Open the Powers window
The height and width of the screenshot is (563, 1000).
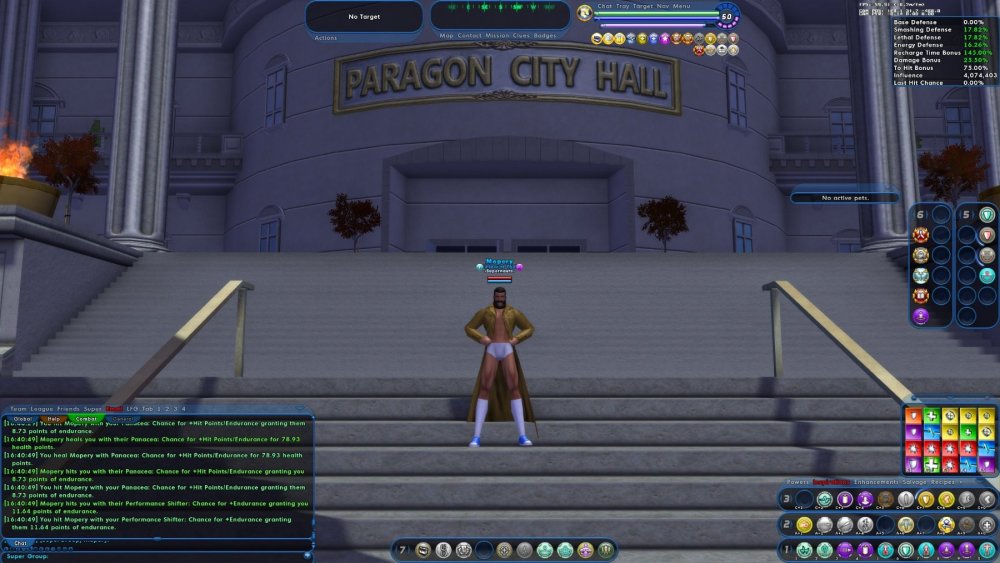pyautogui.click(x=797, y=482)
